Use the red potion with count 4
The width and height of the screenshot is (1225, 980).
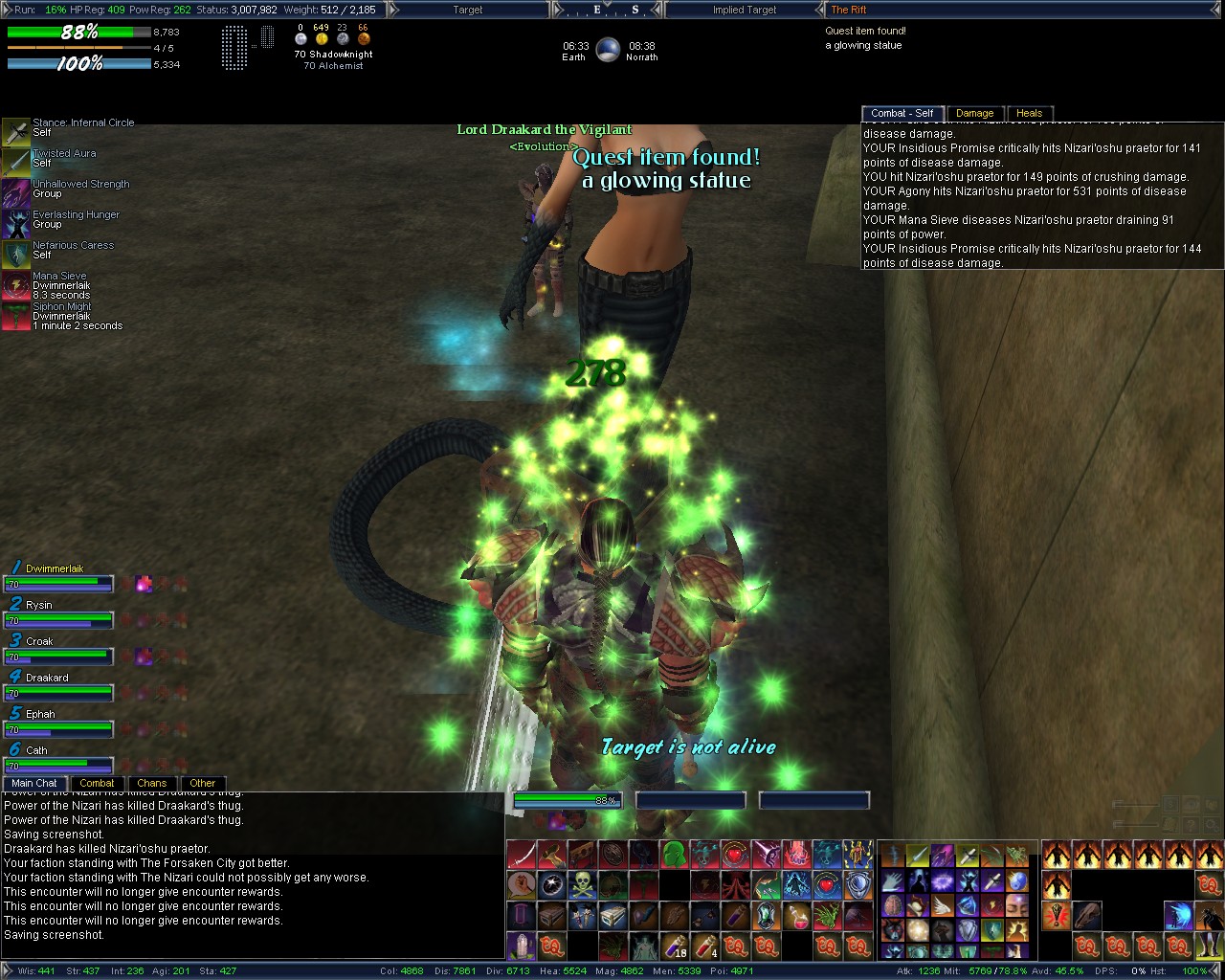[x=705, y=946]
